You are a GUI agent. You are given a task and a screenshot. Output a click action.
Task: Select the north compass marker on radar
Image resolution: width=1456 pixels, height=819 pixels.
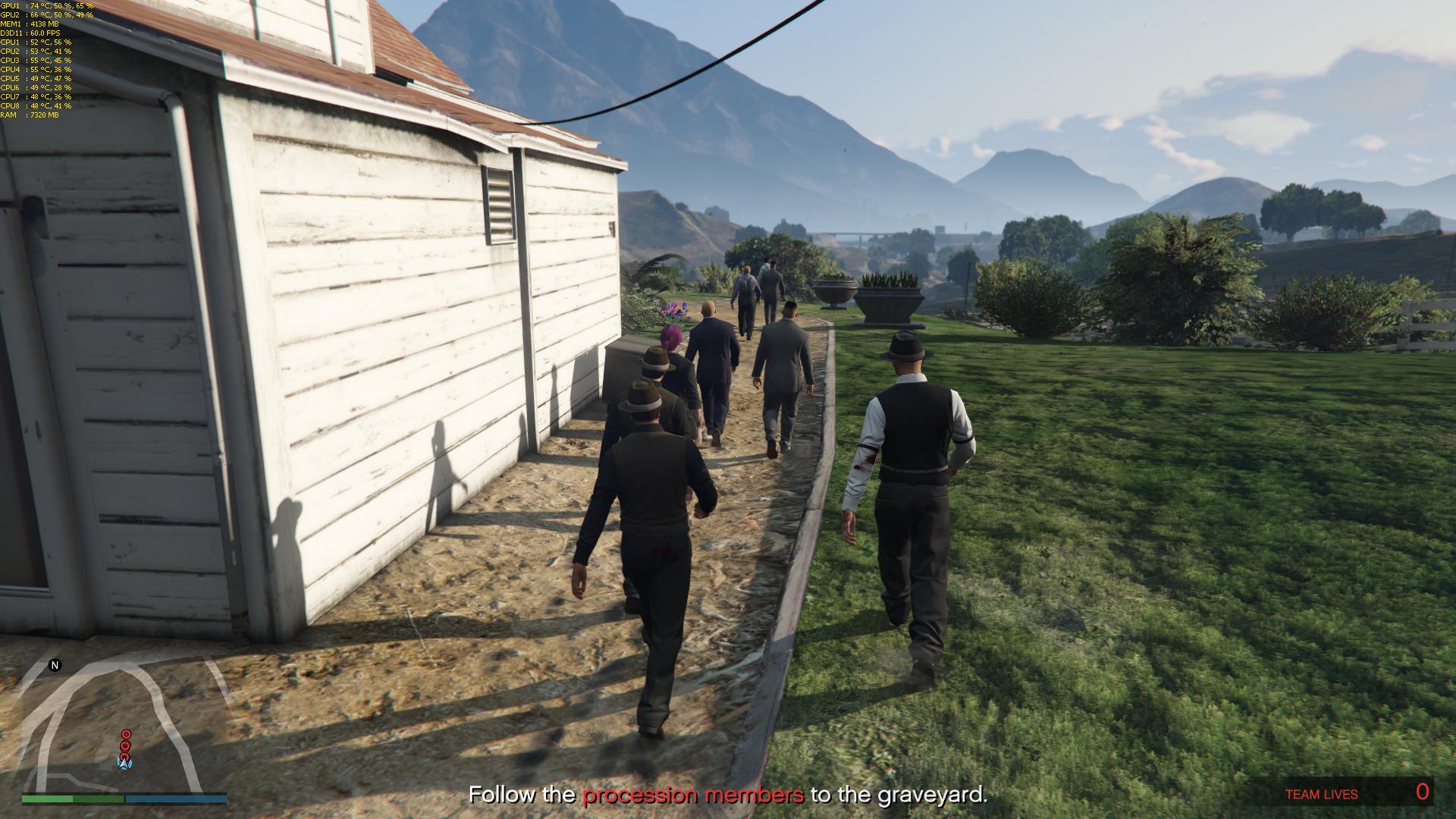tap(55, 666)
